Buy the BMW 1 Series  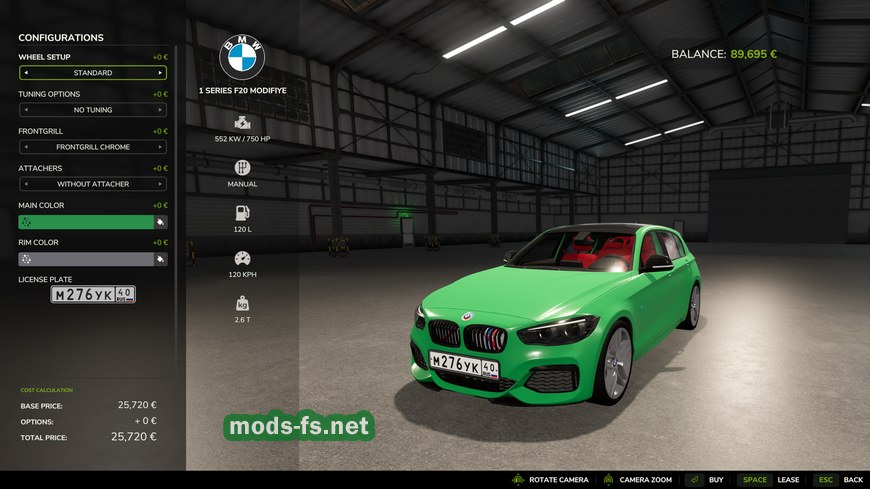705,480
